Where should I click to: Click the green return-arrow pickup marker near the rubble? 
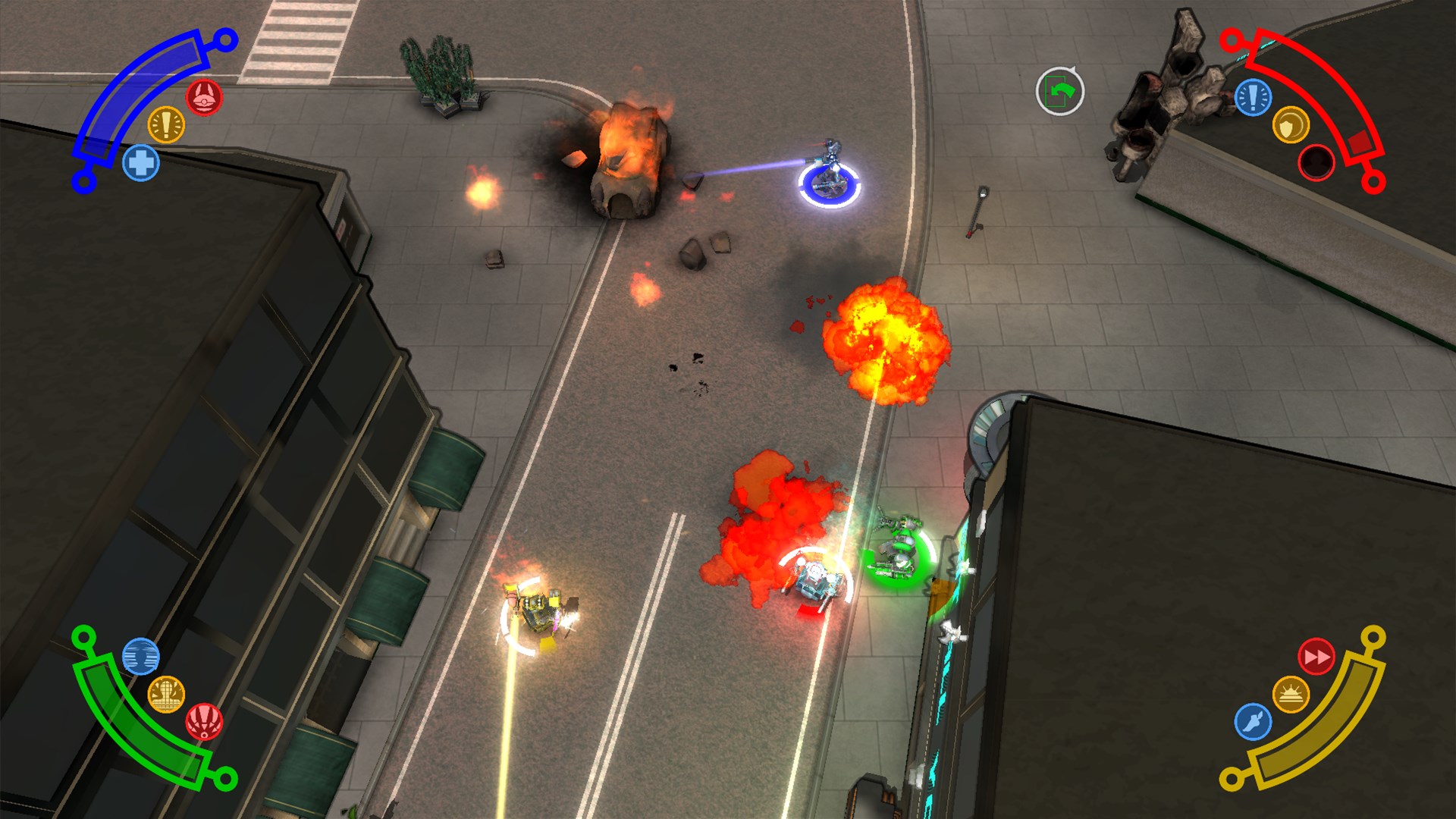tap(1060, 91)
